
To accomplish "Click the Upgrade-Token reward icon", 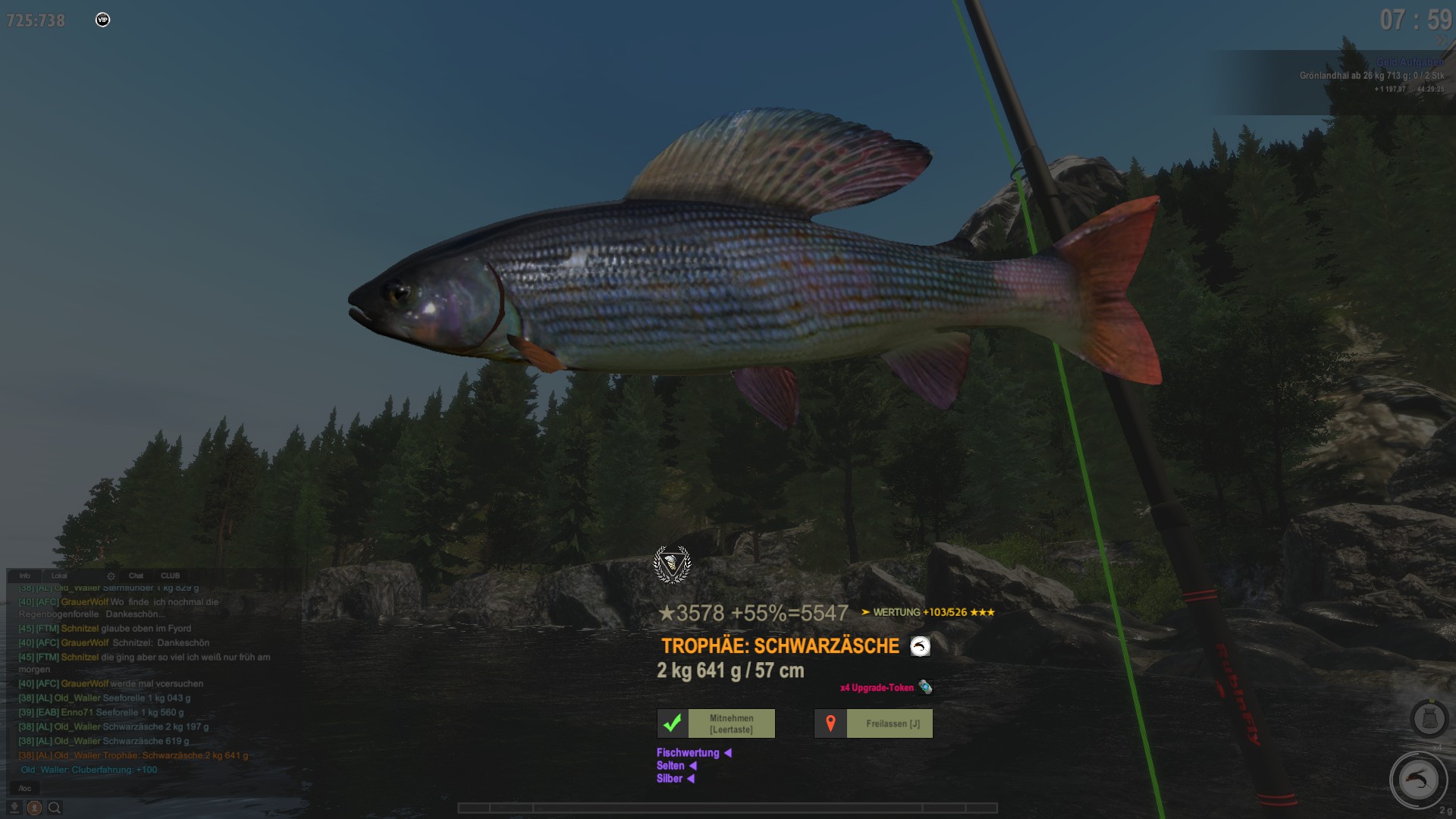I will [925, 687].
